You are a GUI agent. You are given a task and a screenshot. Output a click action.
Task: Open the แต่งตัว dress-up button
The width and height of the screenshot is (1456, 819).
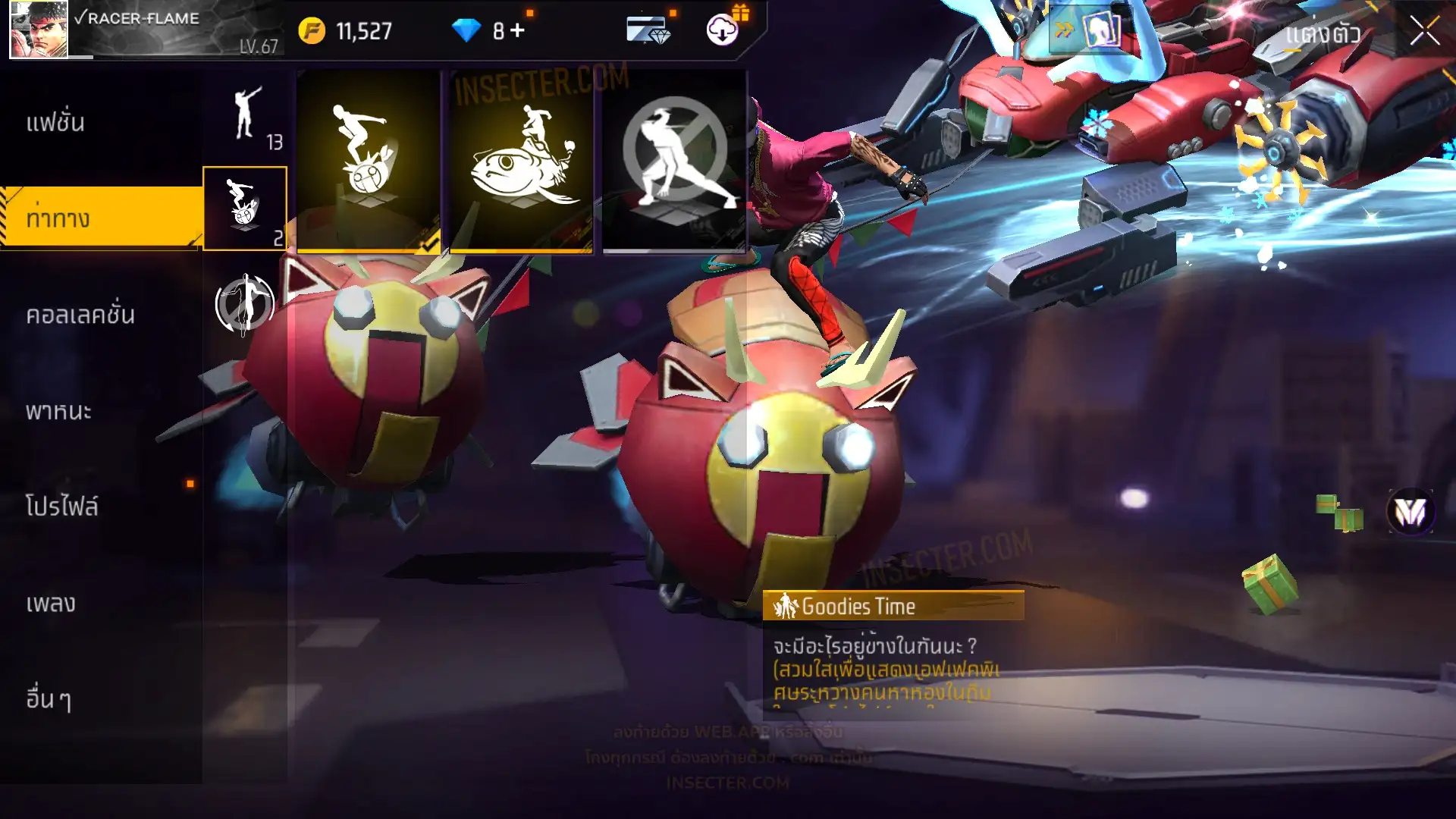point(1323,33)
